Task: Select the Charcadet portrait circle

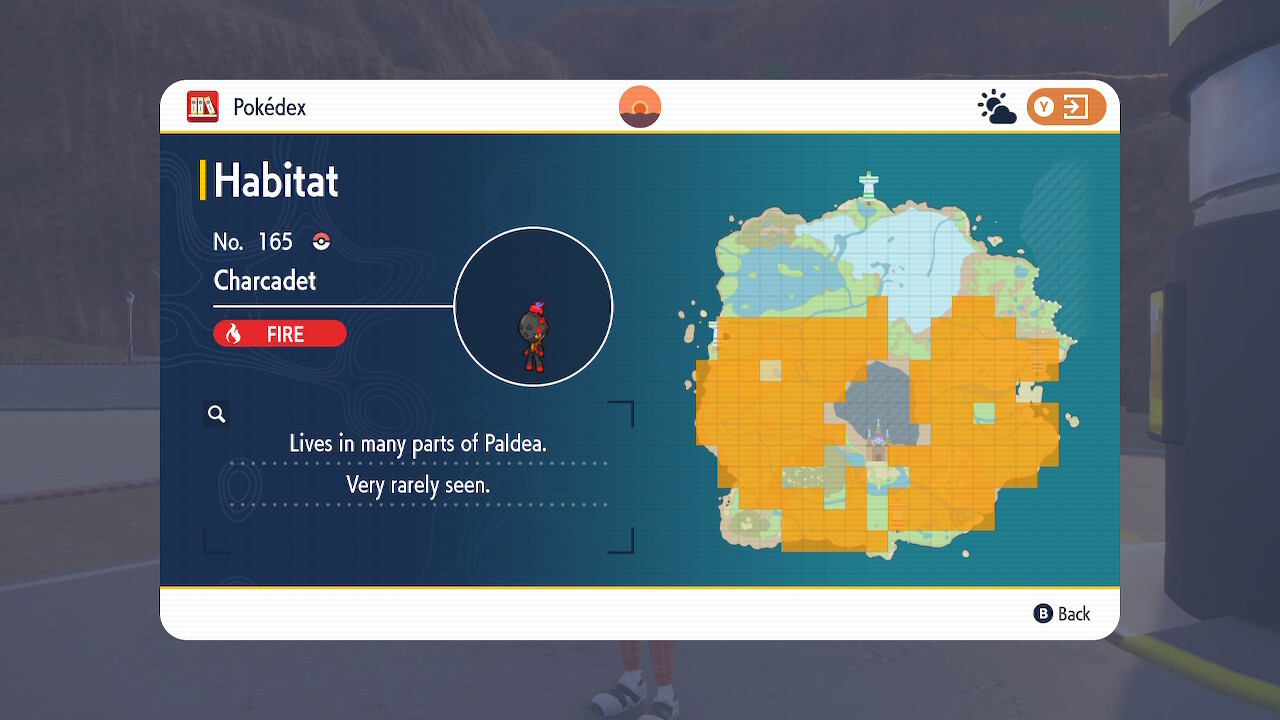Action: [x=533, y=306]
